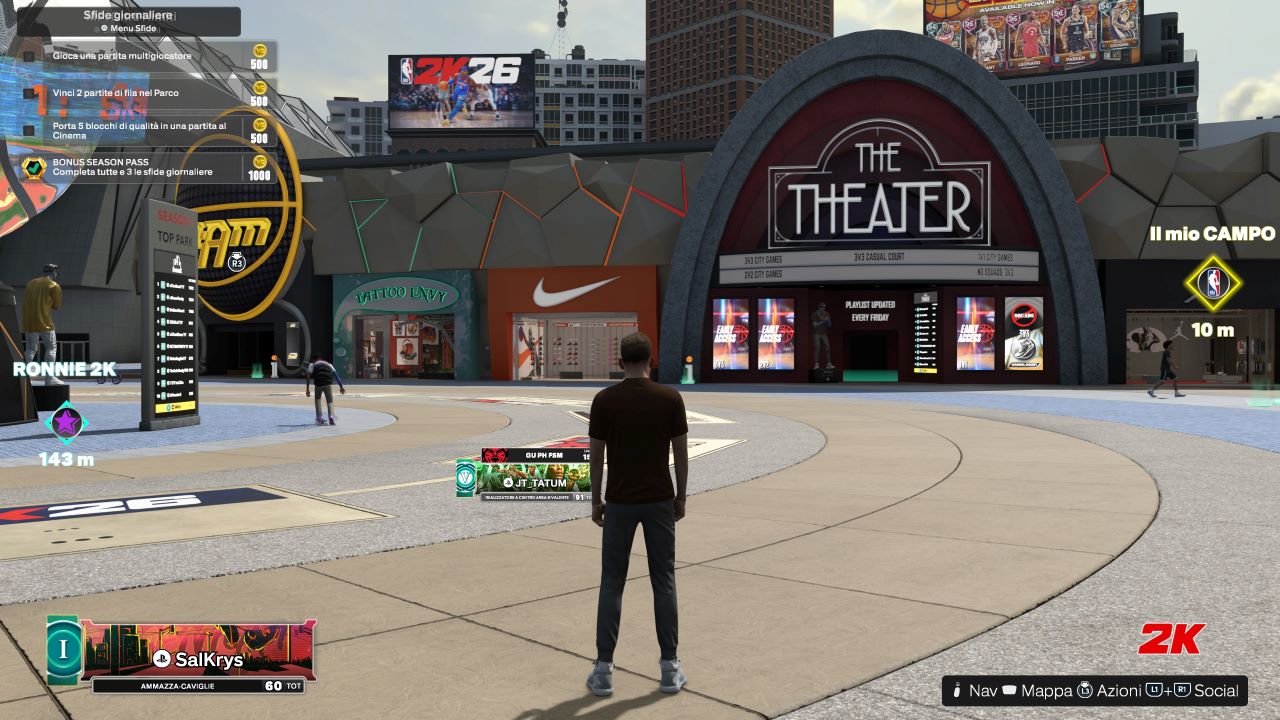Open the Sfide giornaliere challenges header
The height and width of the screenshot is (720, 1280).
tap(128, 21)
